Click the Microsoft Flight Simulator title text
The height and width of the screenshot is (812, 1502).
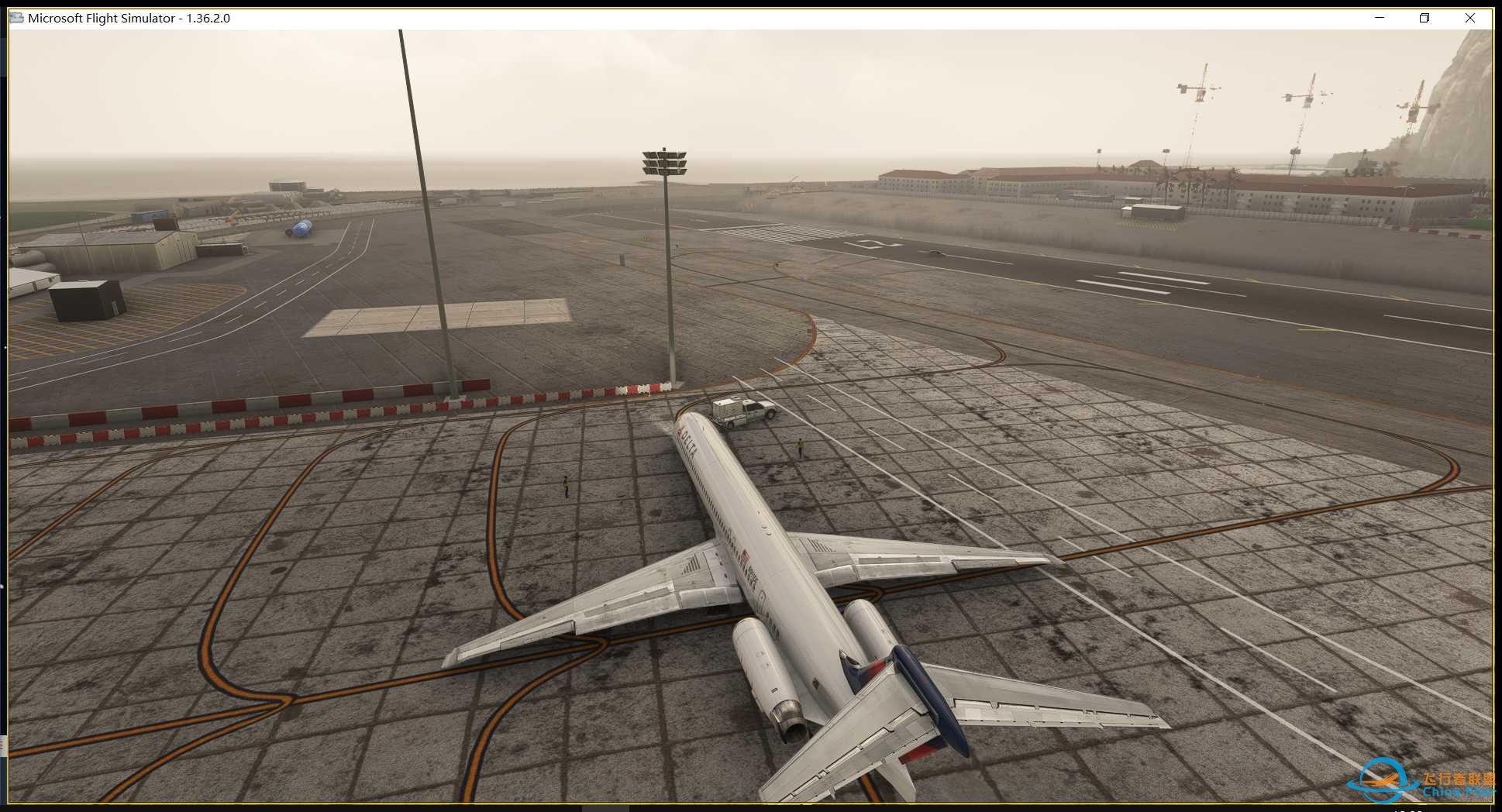[x=101, y=17]
